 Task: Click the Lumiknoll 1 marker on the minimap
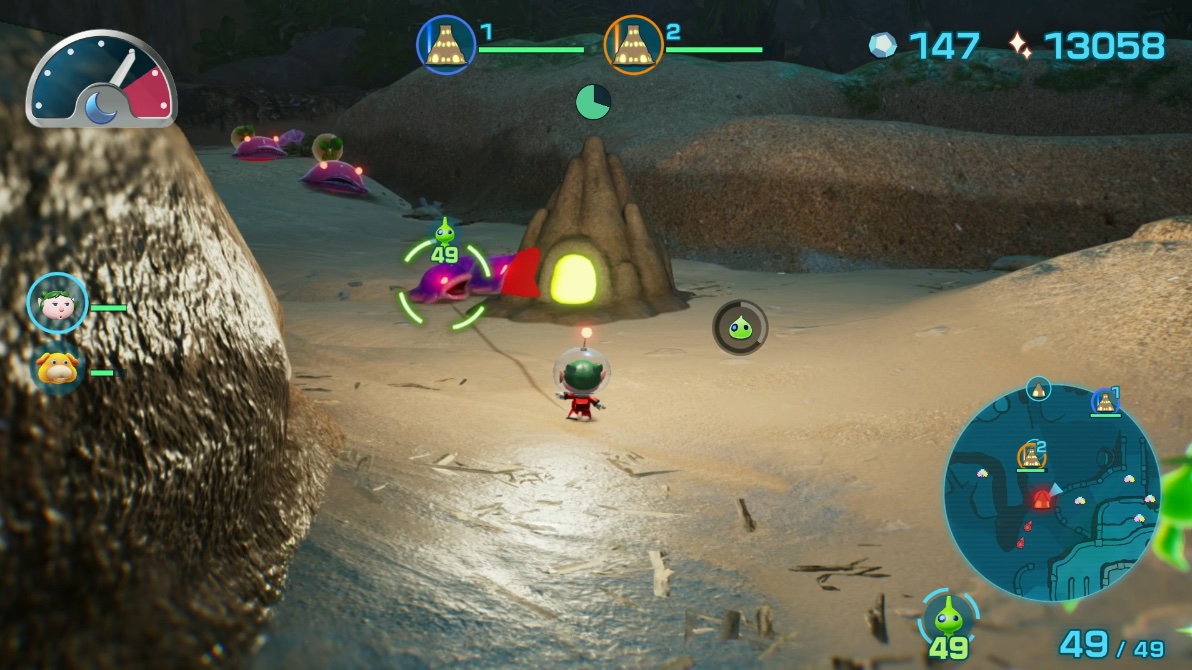1104,401
